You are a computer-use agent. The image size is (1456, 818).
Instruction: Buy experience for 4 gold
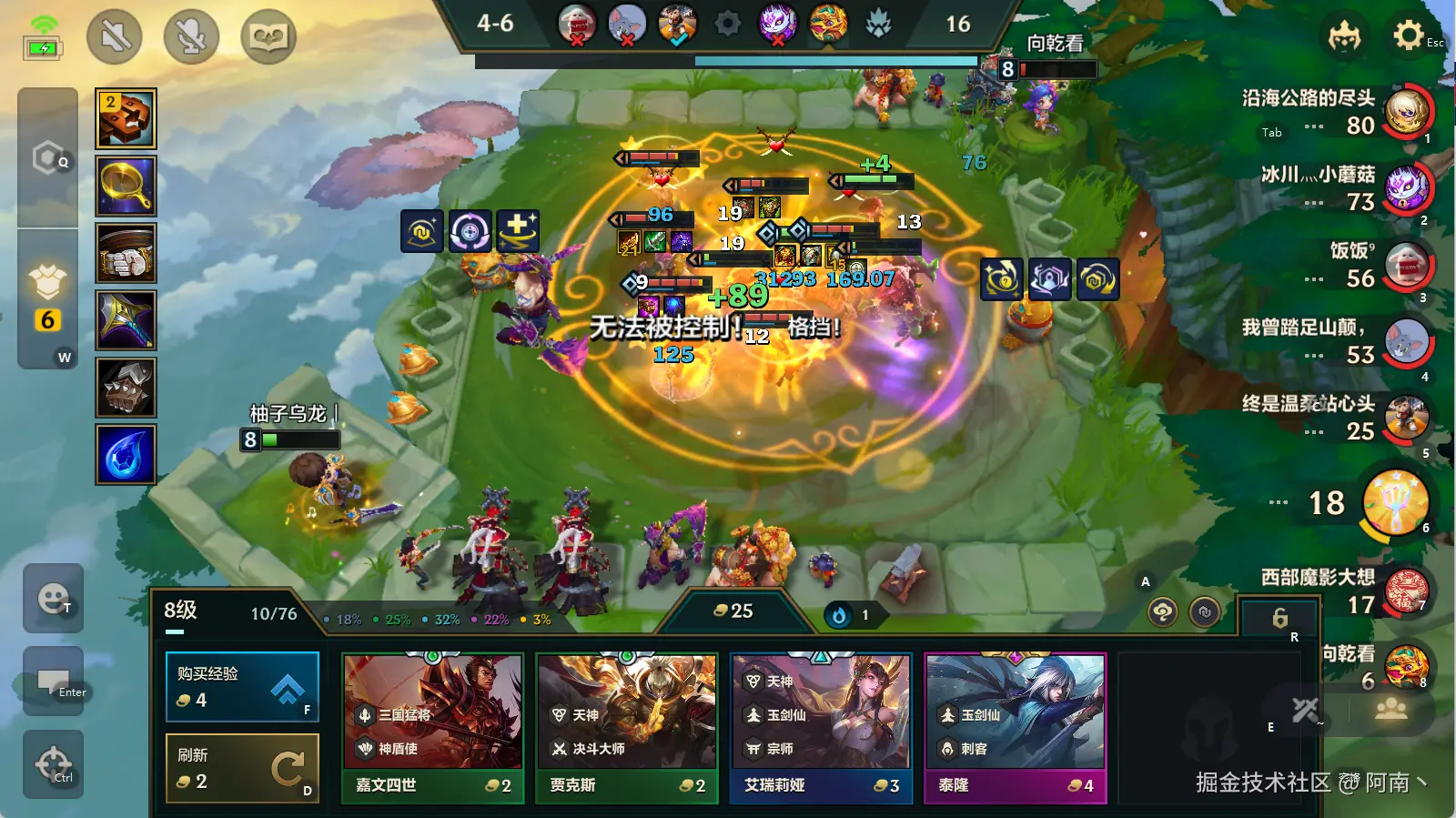(x=242, y=687)
